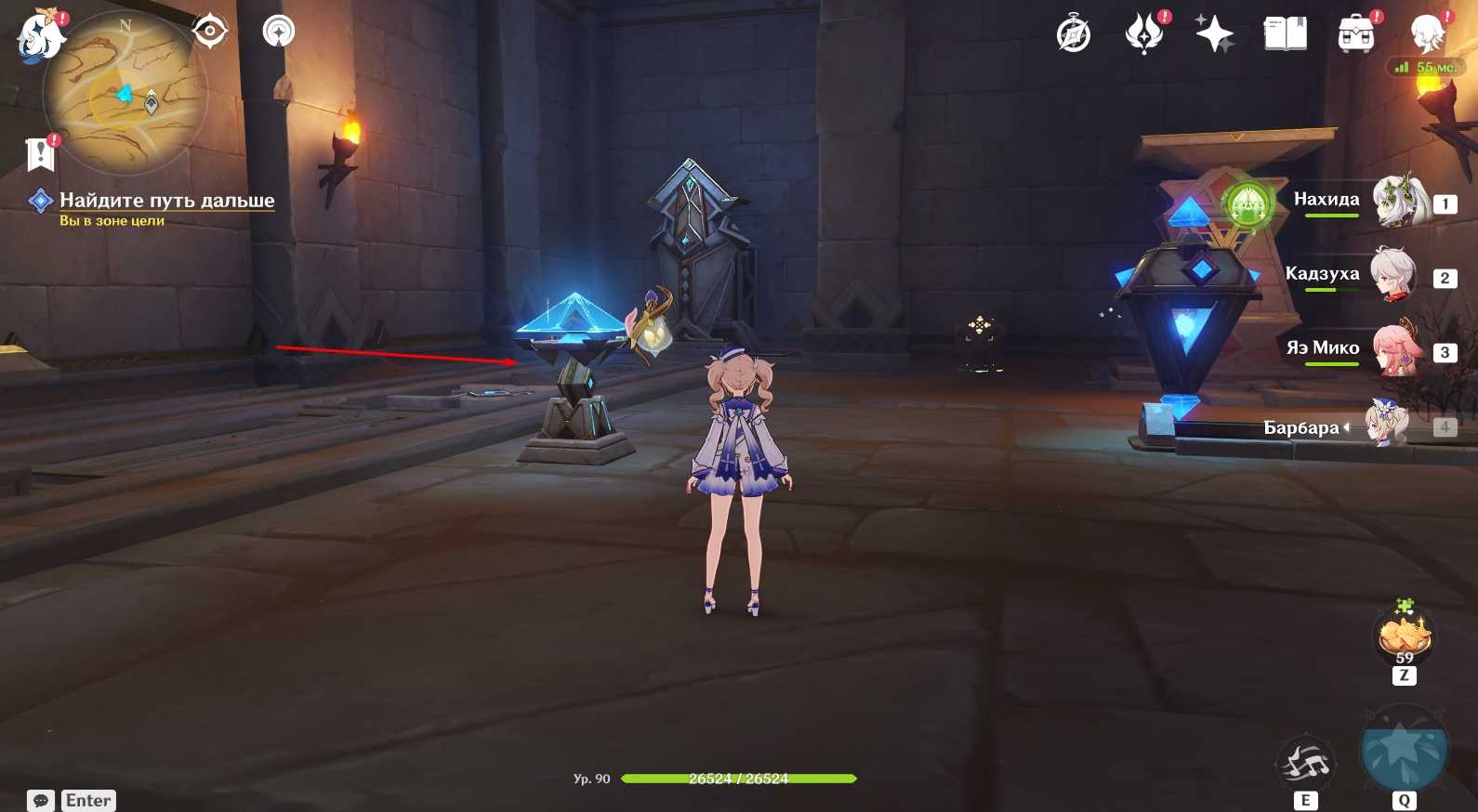1478x812 pixels.
Task: Open the character profile icon
Action: coord(1427,35)
